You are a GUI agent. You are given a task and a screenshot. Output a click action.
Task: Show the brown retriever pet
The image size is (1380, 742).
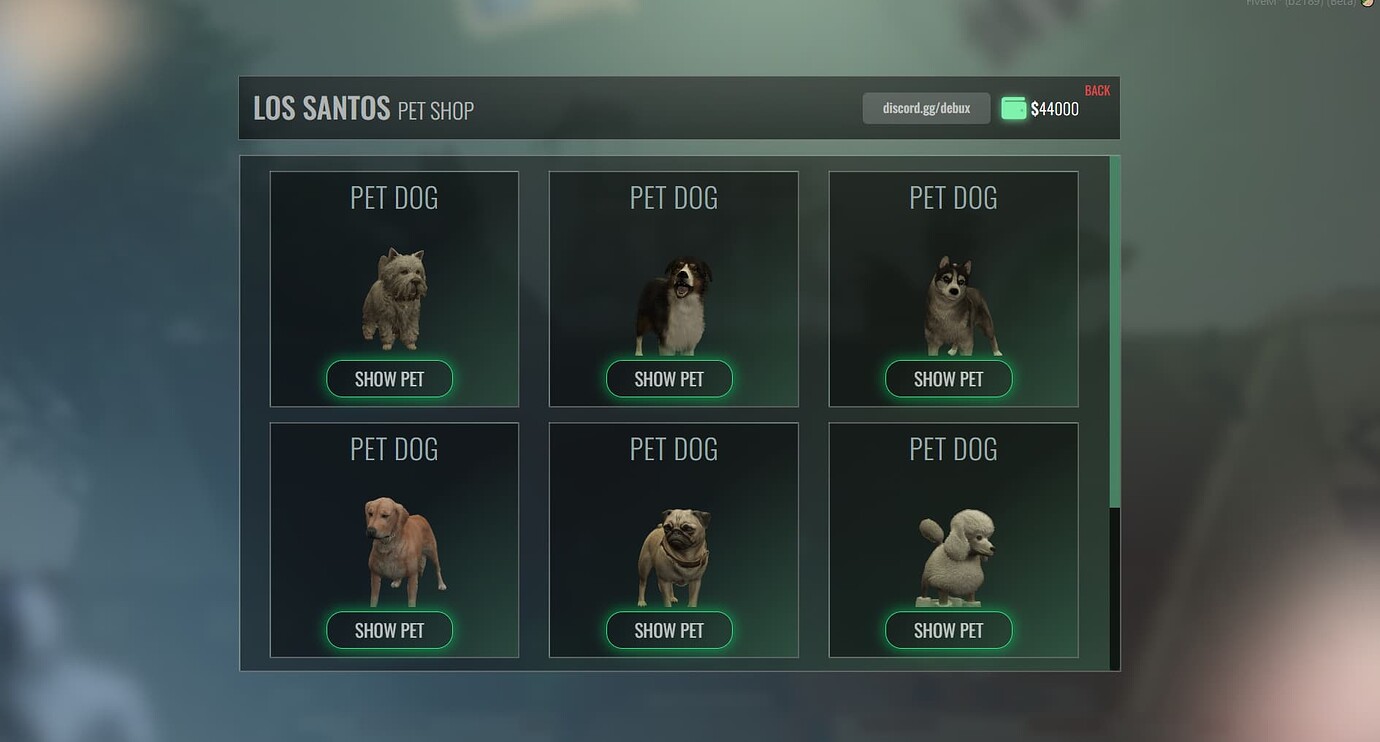[389, 630]
